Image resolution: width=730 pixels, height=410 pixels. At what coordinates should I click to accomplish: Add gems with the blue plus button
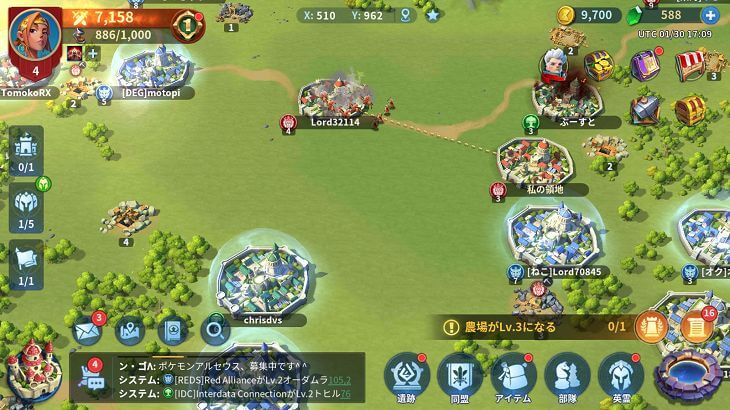tap(710, 15)
